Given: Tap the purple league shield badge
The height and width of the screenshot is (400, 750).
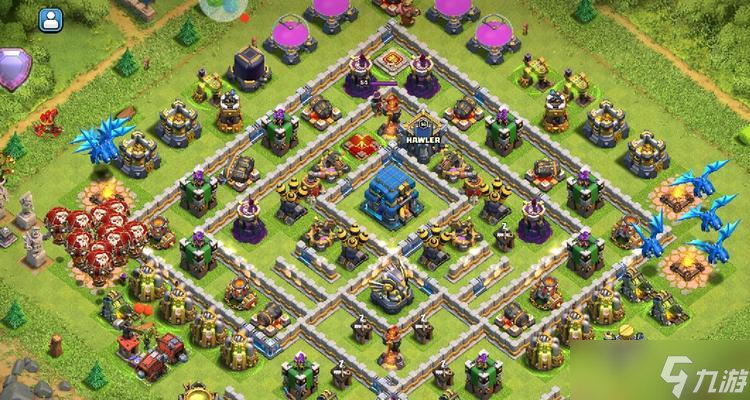Looking at the screenshot, I should pos(13,68).
